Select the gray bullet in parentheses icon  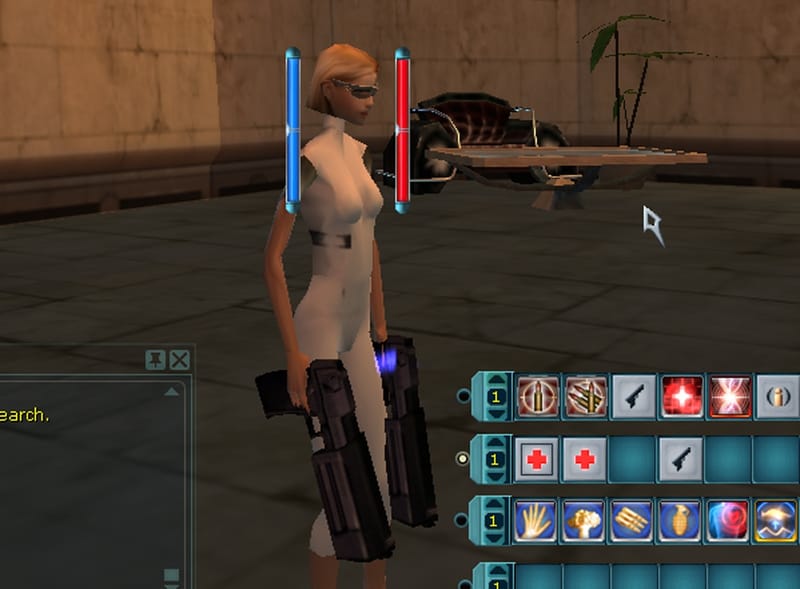[777, 397]
